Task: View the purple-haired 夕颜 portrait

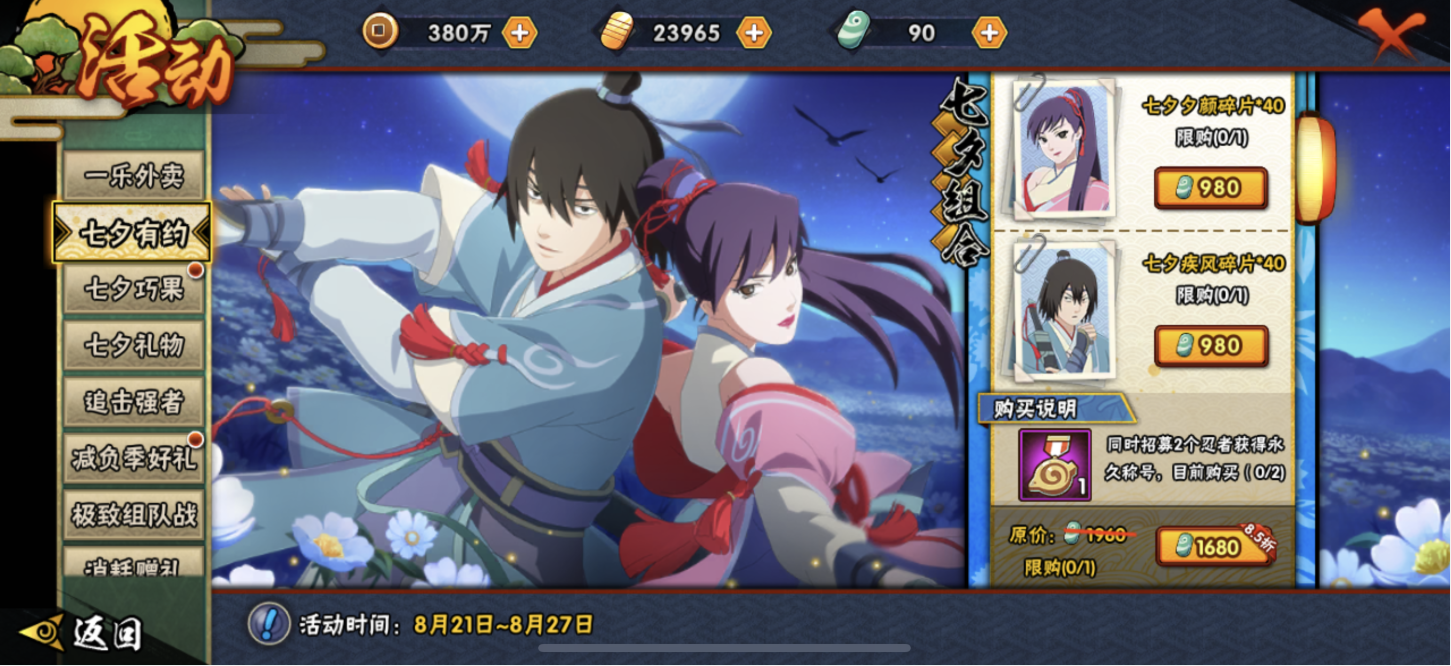Action: 1064,148
